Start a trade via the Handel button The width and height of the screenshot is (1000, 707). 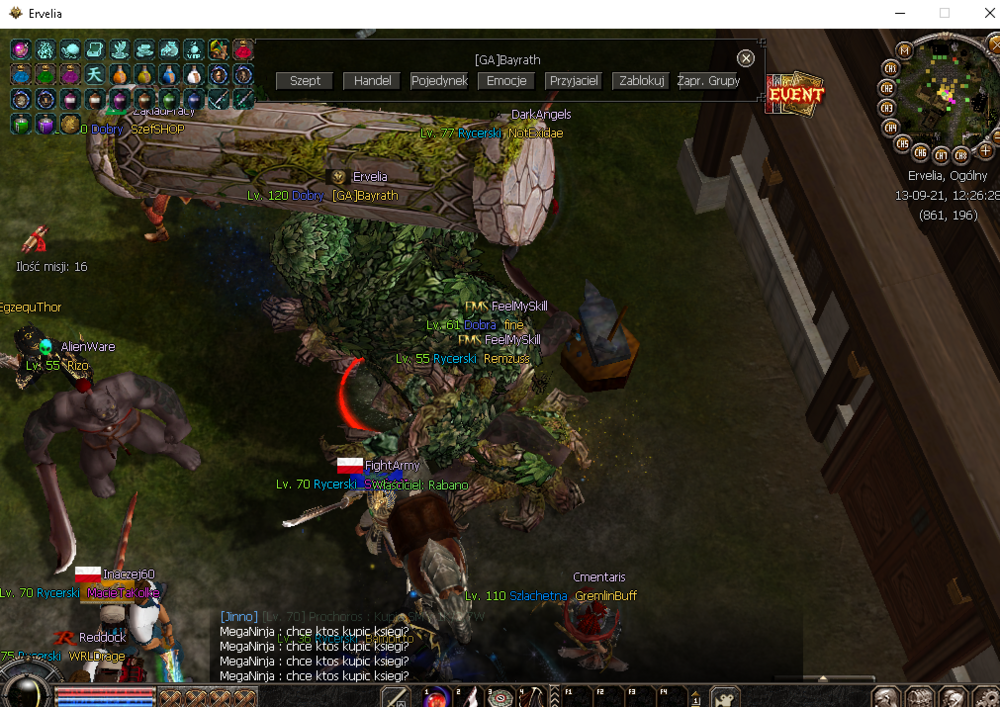(x=372, y=81)
